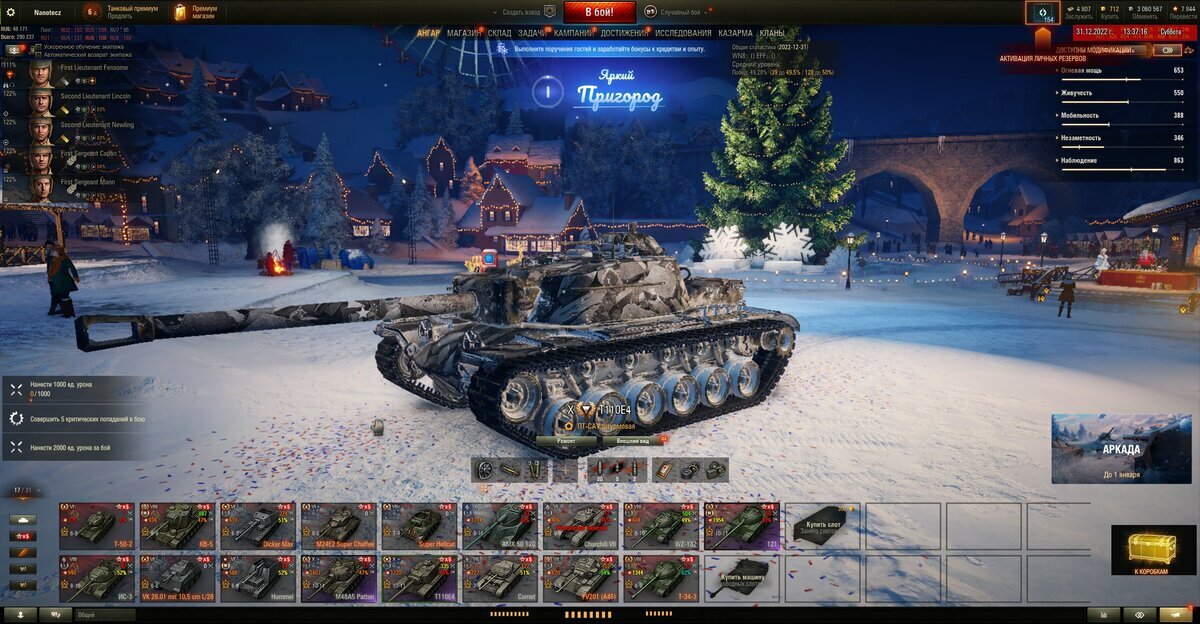Open the Внешний вид customization button
Screen dimensions: 1200x624
click(632, 440)
